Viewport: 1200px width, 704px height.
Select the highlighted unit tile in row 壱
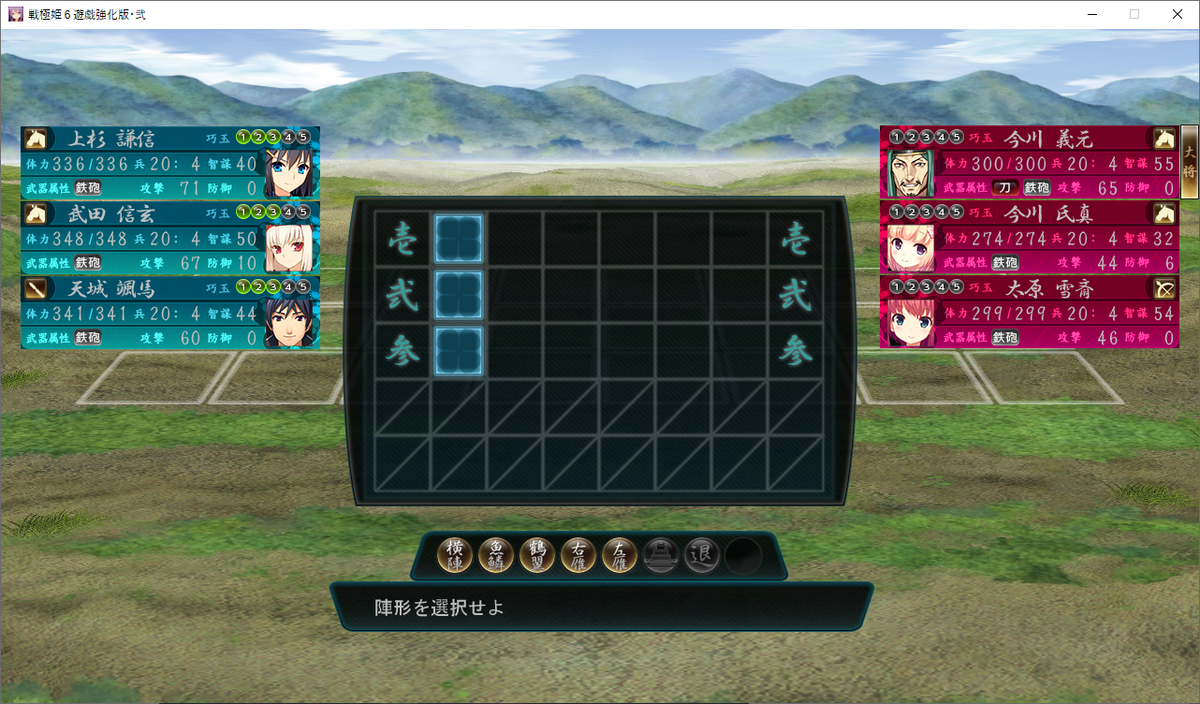pos(459,239)
